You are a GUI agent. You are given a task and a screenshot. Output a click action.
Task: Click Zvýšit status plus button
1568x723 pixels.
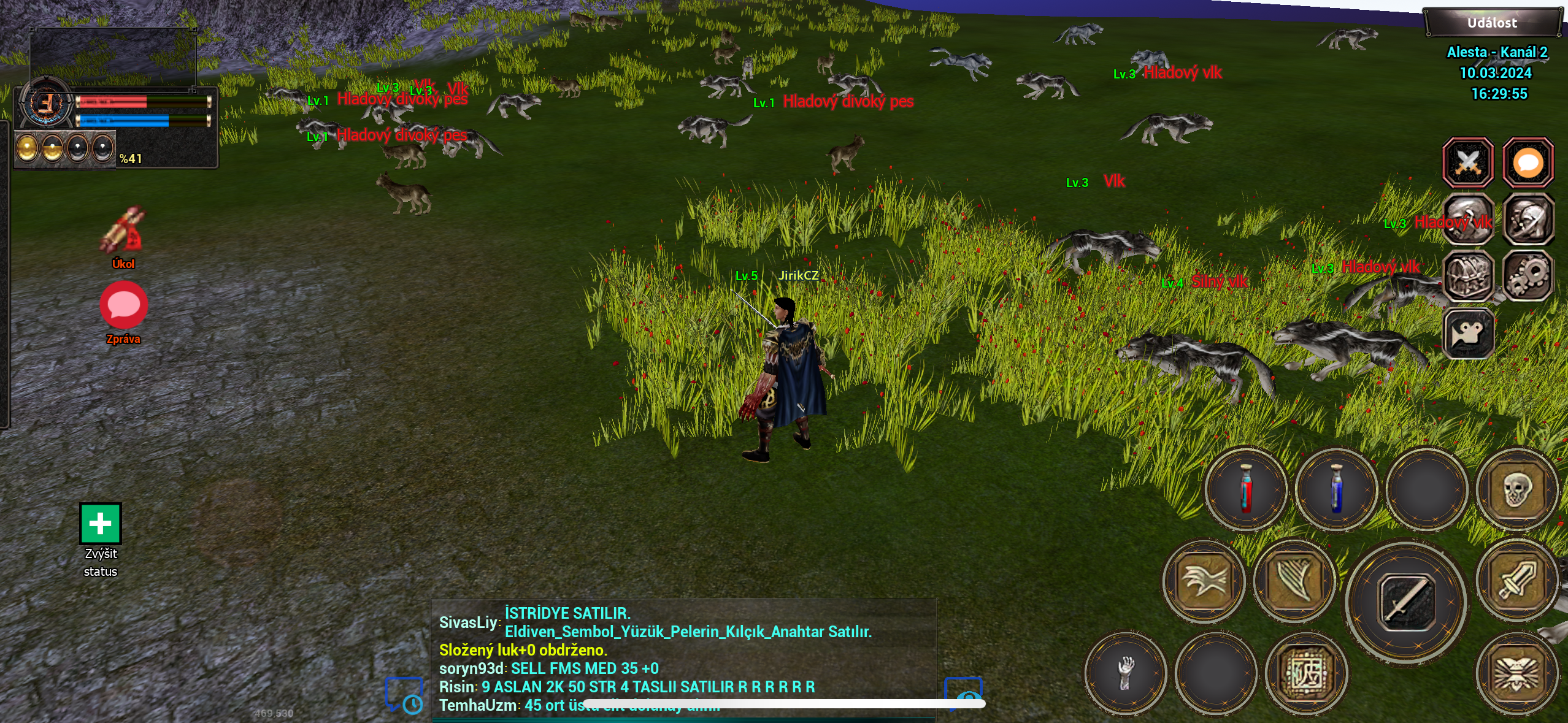[100, 523]
